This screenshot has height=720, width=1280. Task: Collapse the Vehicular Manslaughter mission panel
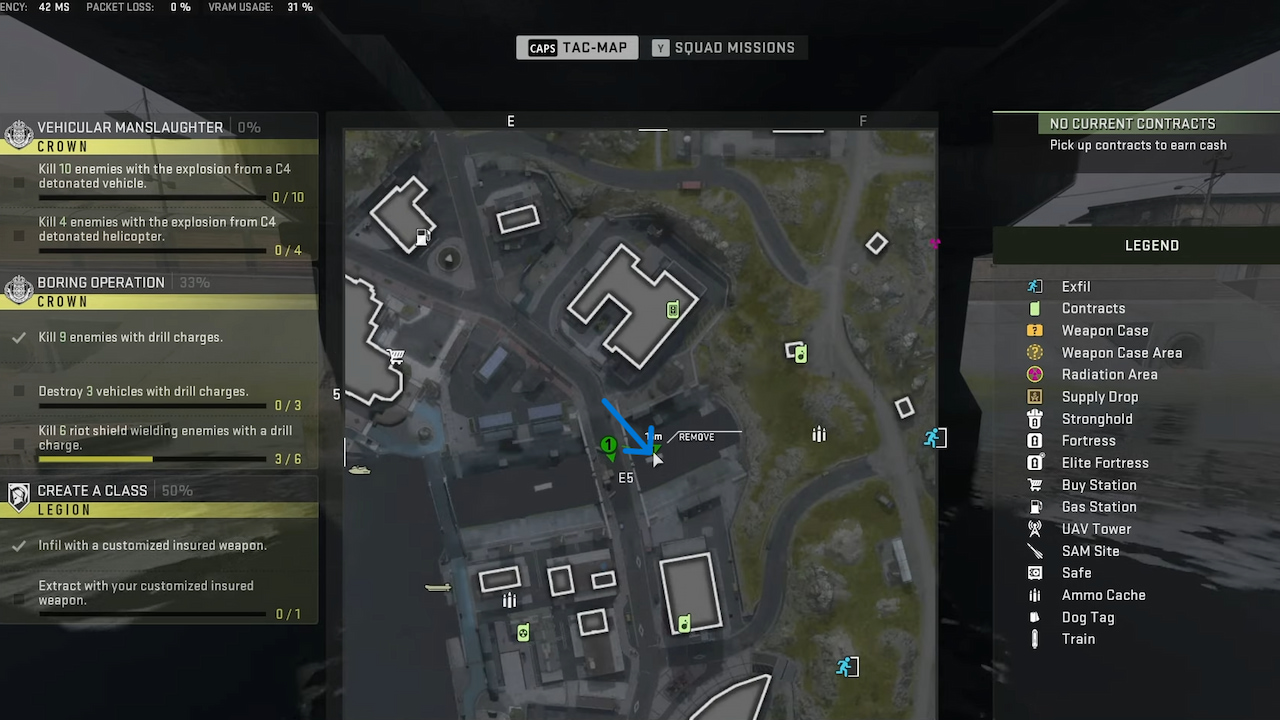tap(130, 127)
